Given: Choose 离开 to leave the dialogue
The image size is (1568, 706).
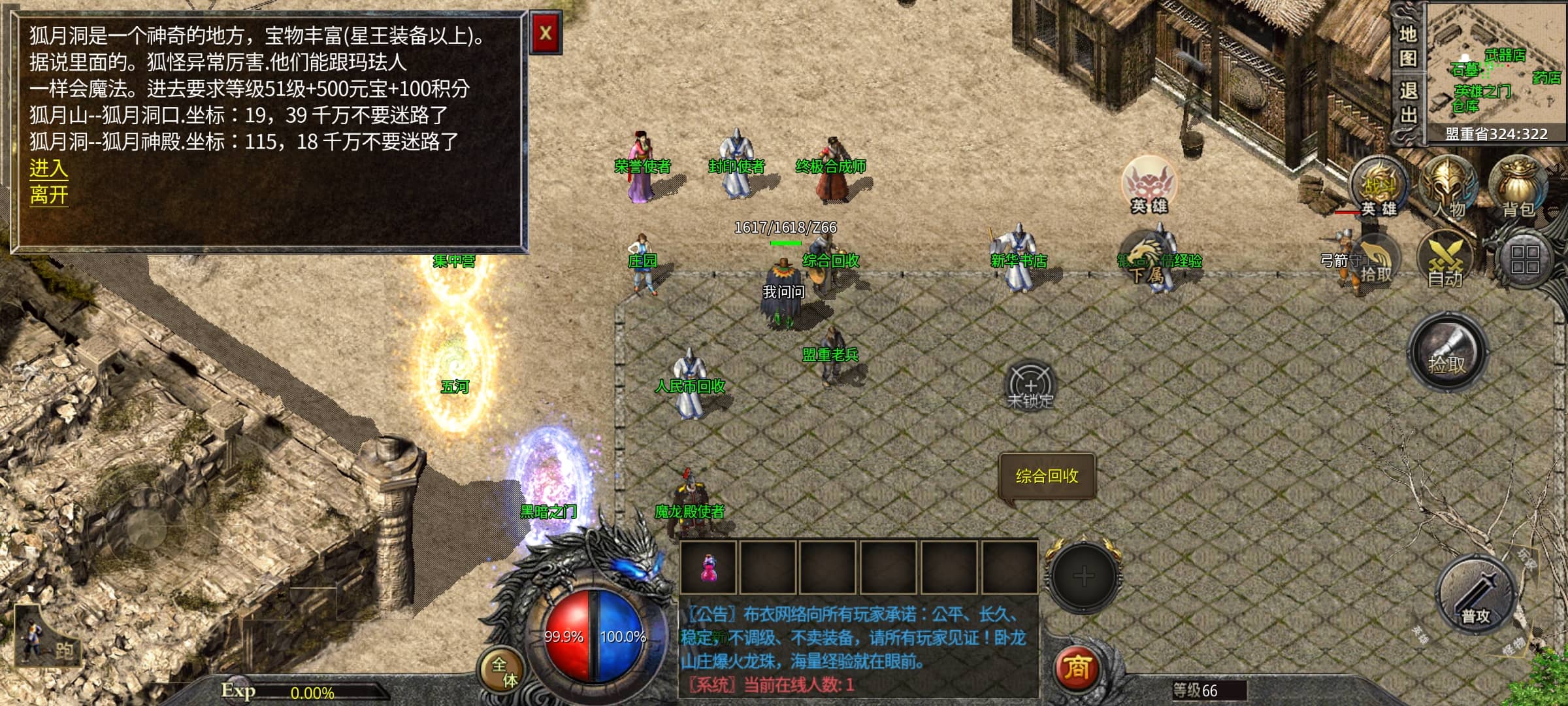Looking at the screenshot, I should click(48, 195).
